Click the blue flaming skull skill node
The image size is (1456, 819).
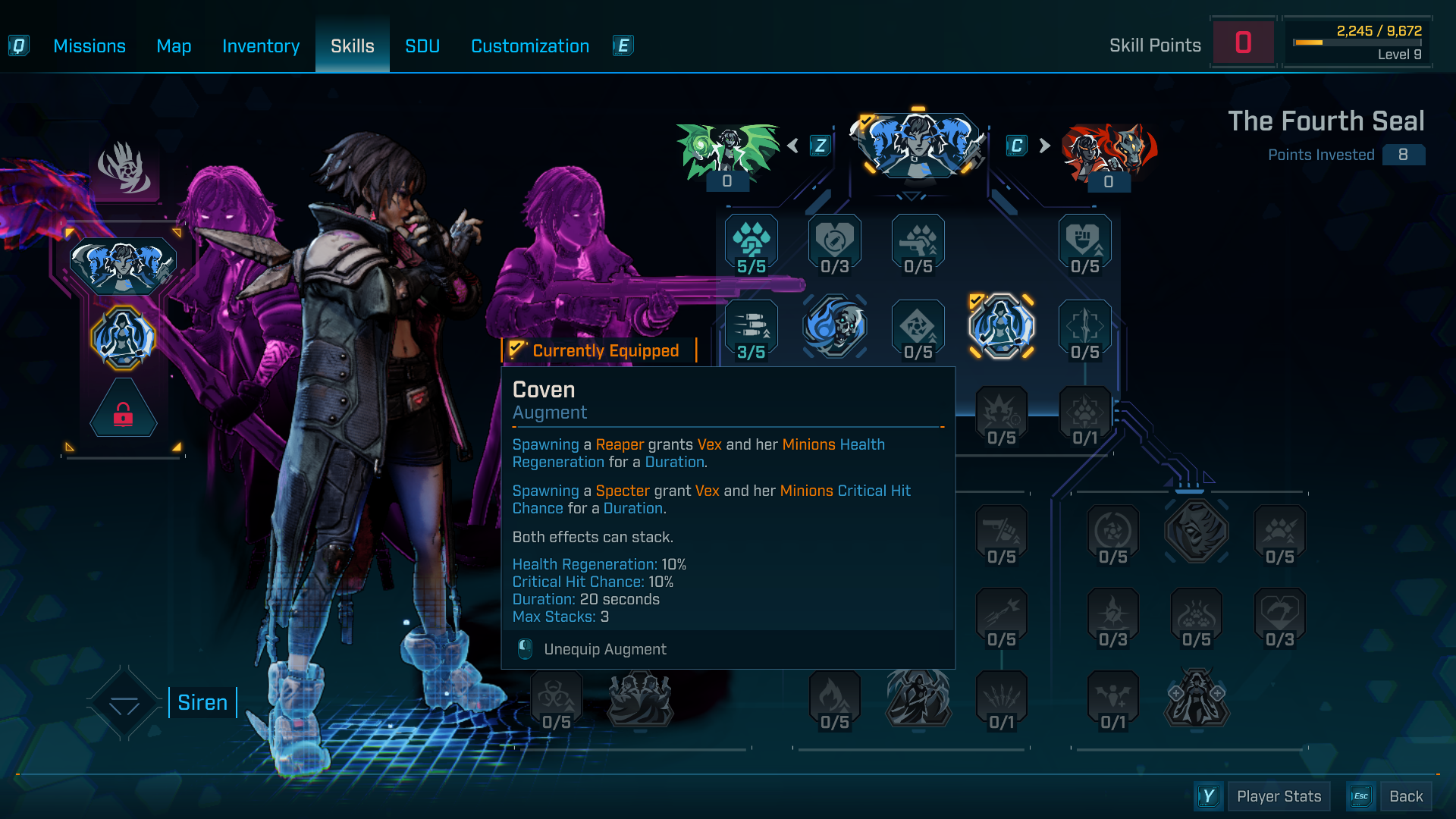[x=834, y=326]
